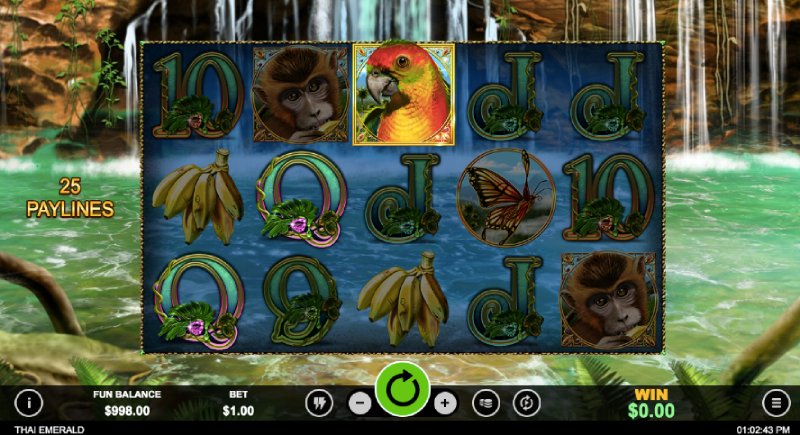Open the hamburger menu
Screen dimensions: 800x435
coord(775,403)
